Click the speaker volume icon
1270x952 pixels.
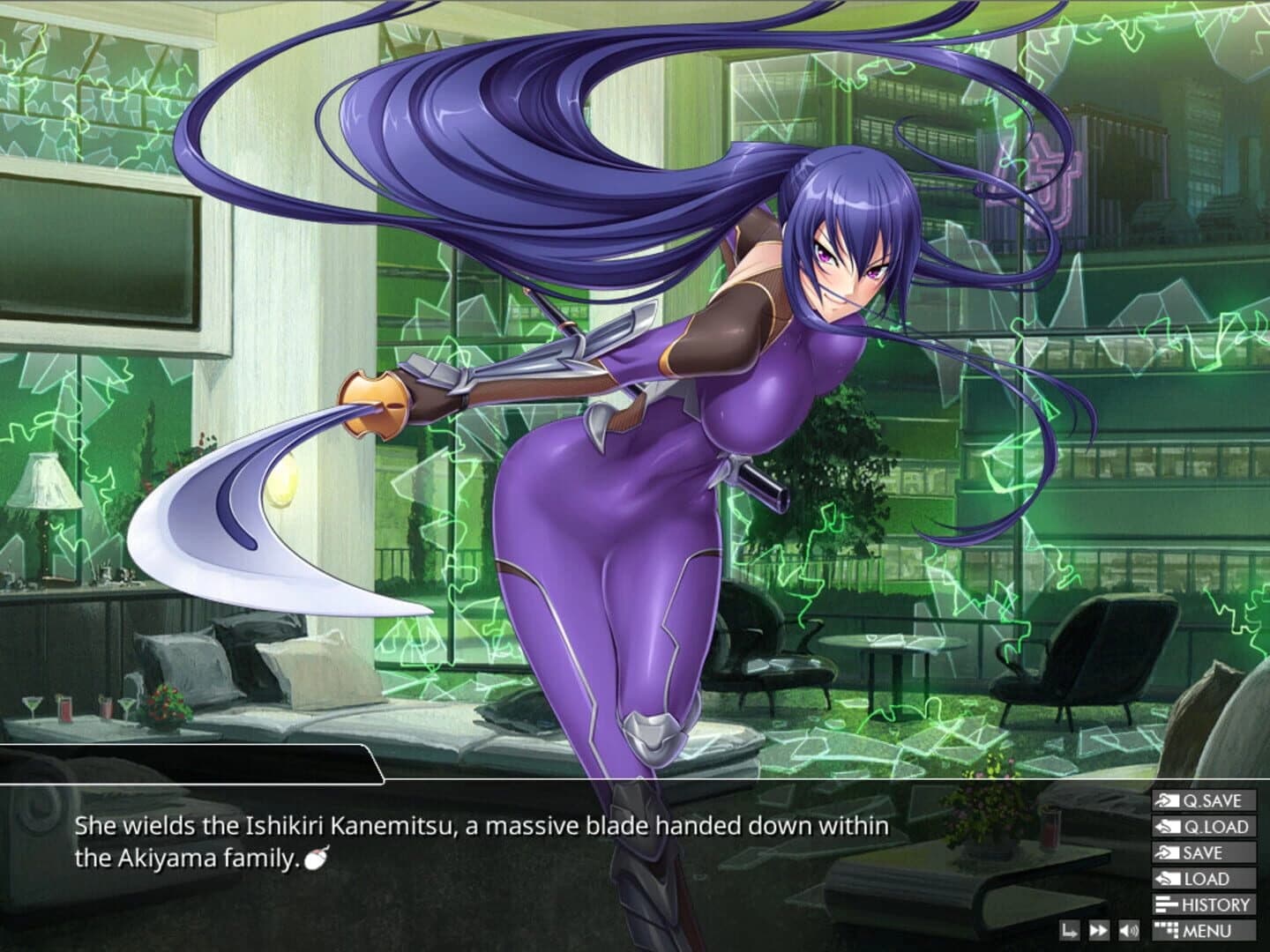coord(1128,930)
